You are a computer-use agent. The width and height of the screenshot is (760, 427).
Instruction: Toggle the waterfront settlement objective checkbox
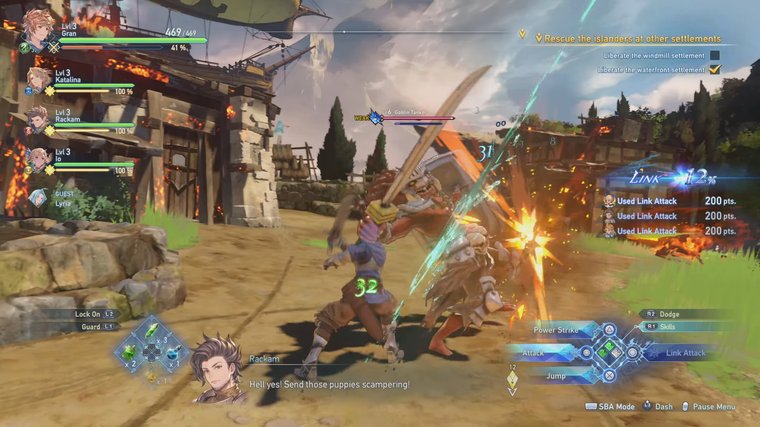point(714,69)
